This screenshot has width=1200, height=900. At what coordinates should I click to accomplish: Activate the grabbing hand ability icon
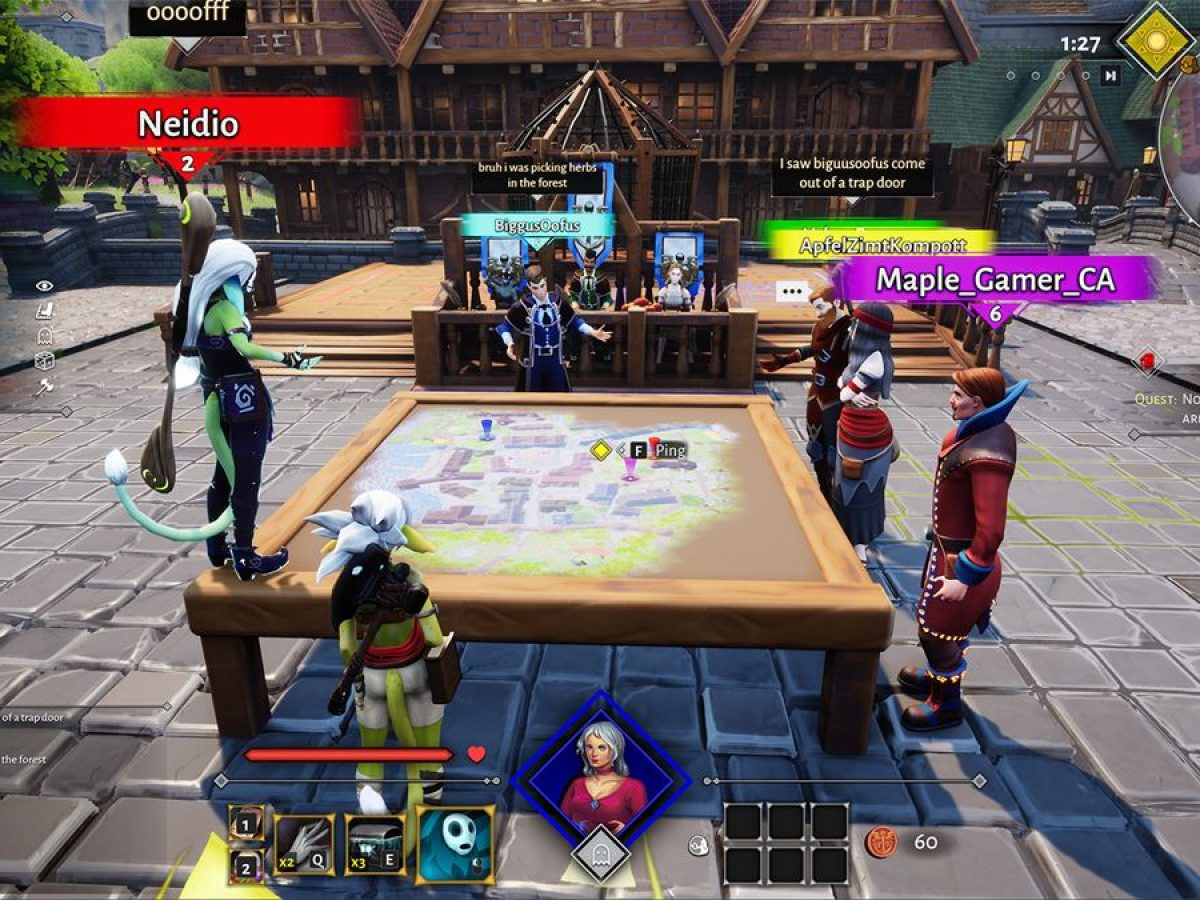(x=304, y=845)
